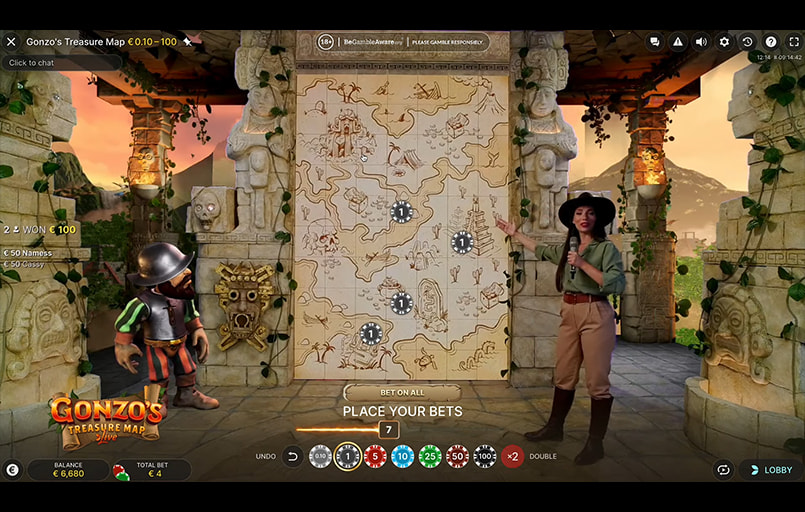This screenshot has width=805, height=512.
Task: Choose the black 100 chip
Action: (x=484, y=457)
